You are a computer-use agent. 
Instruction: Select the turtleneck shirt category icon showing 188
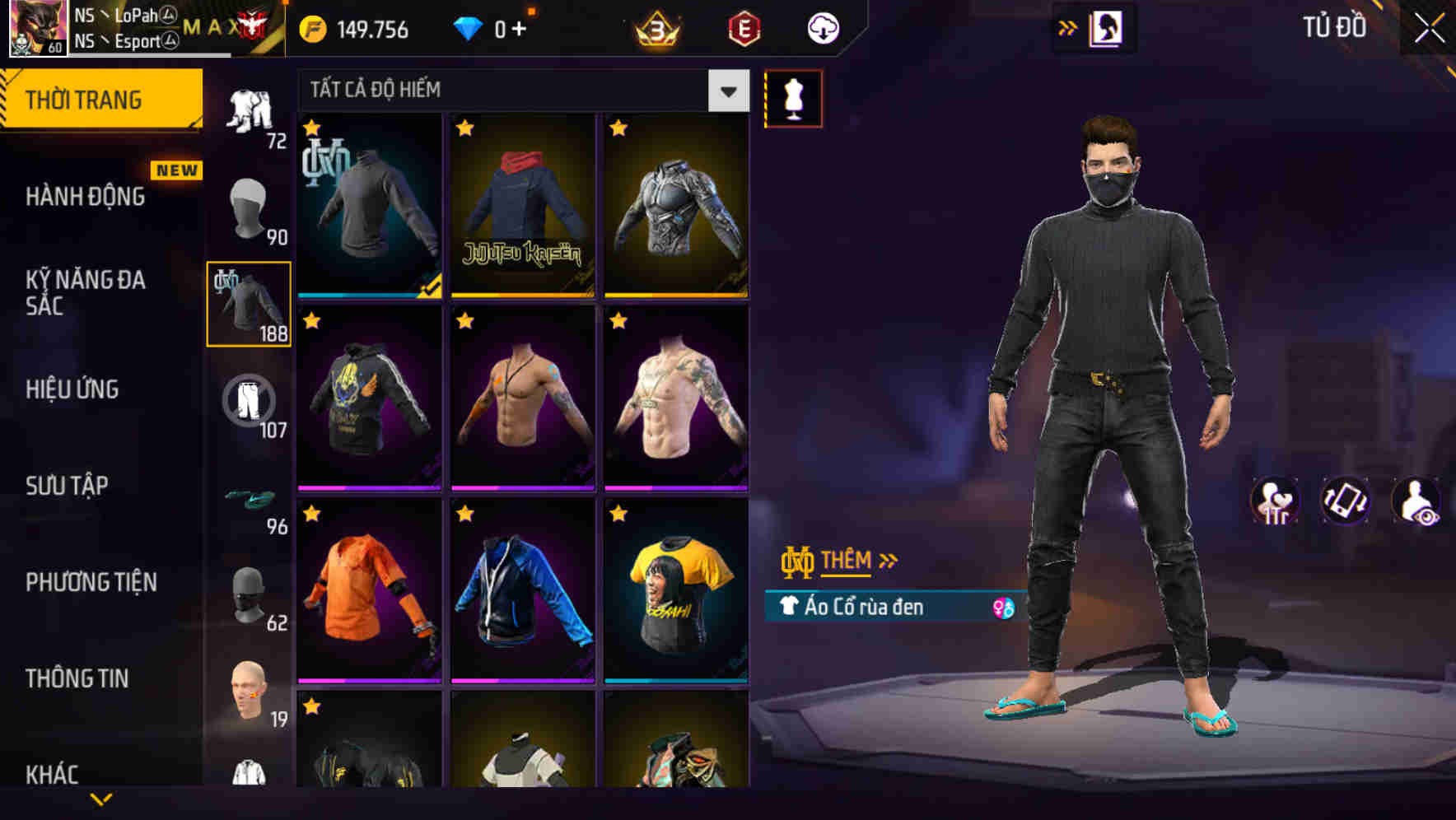pyautogui.click(x=249, y=305)
